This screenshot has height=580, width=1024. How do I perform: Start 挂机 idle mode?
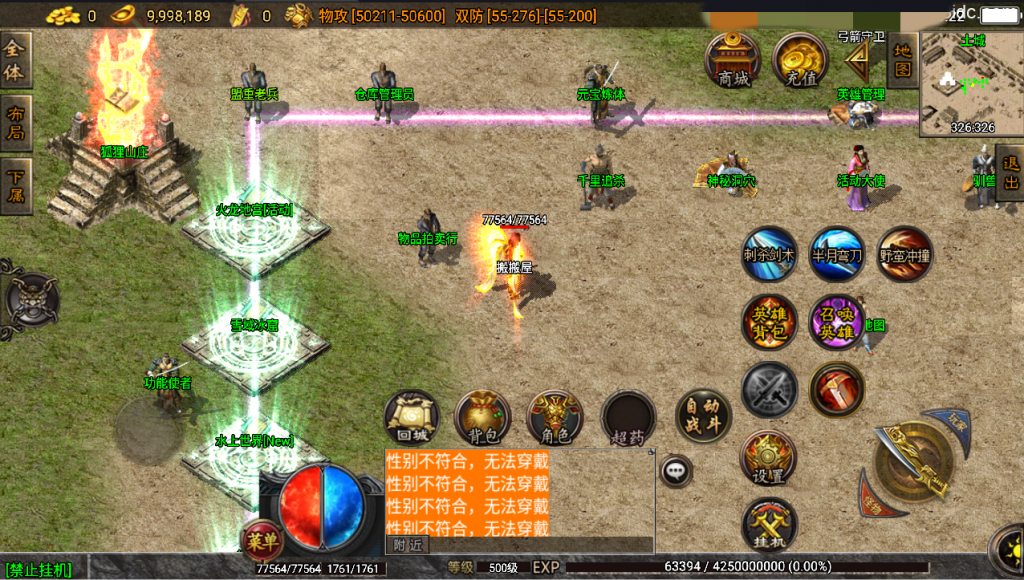point(769,526)
